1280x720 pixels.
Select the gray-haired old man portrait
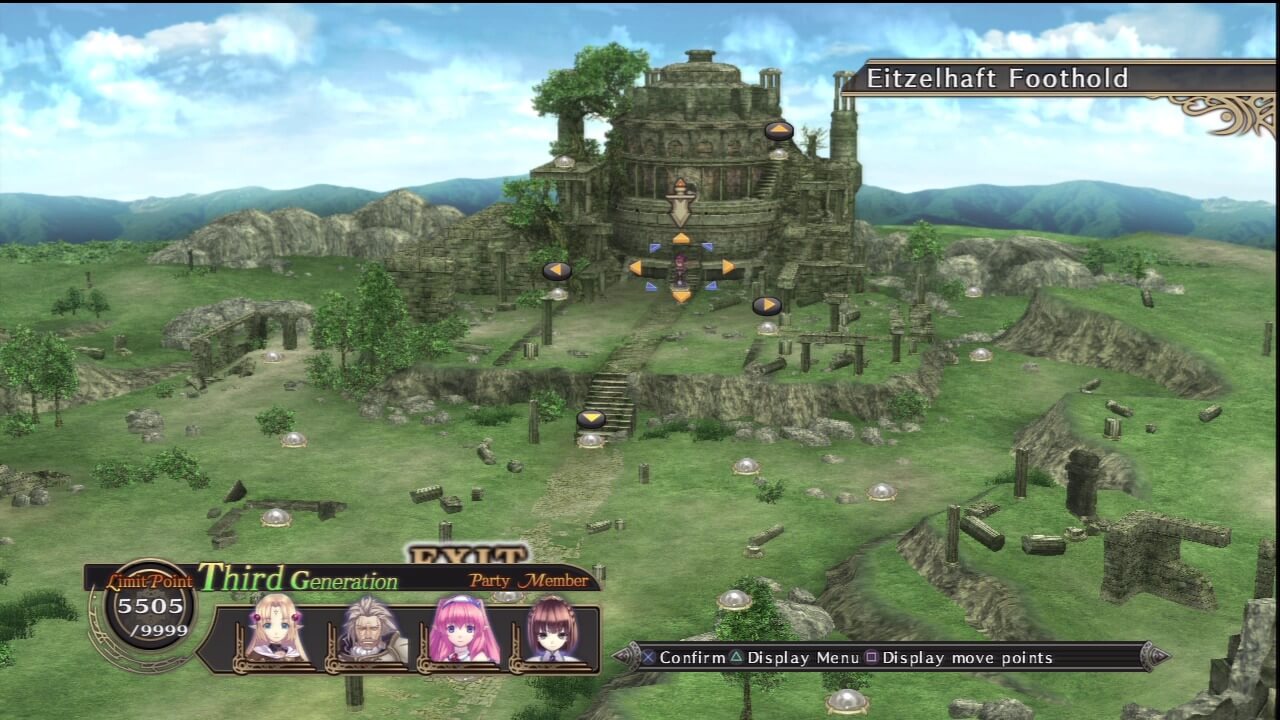[x=370, y=630]
